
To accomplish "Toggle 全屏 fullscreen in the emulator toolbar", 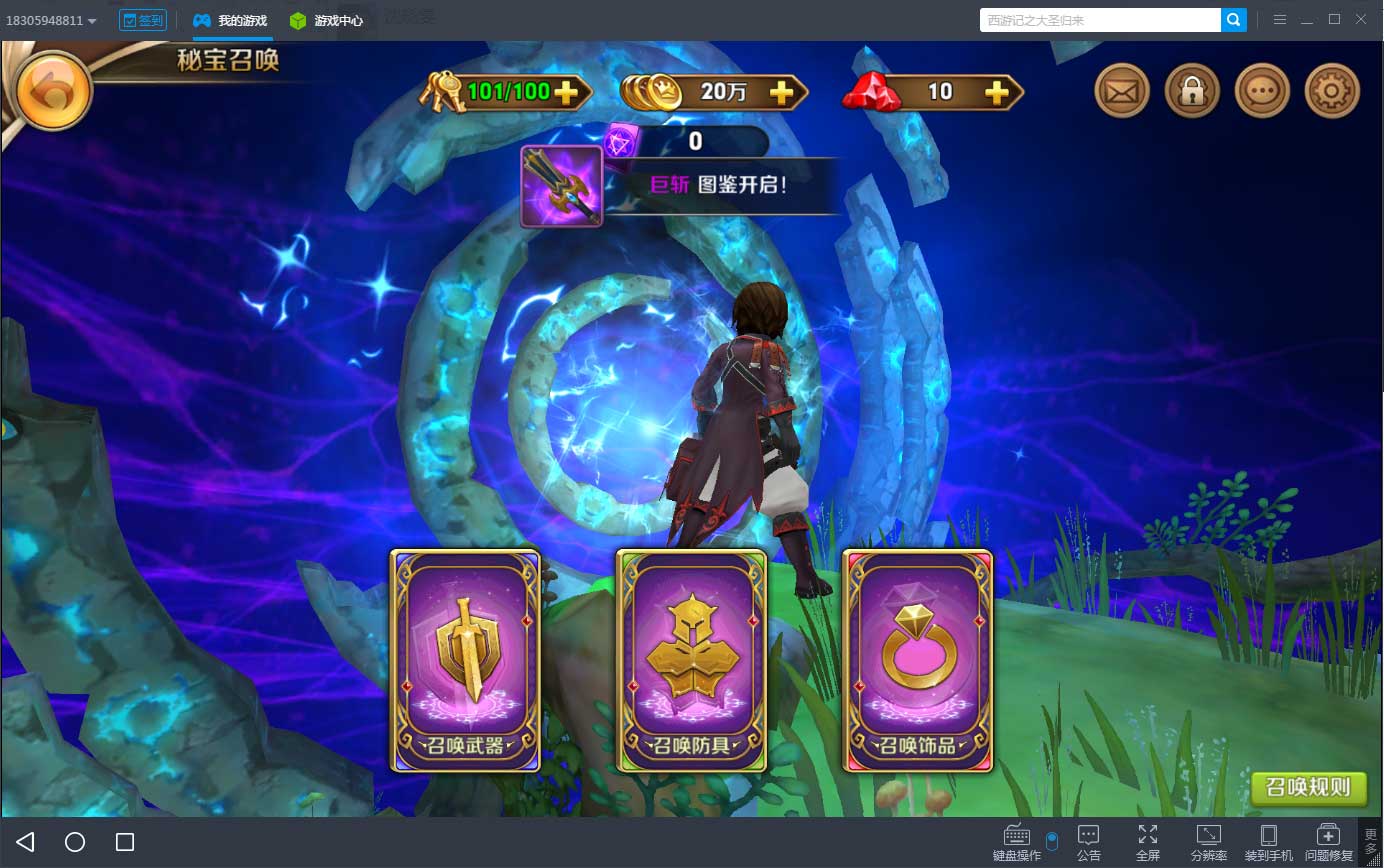I will pyautogui.click(x=1148, y=842).
